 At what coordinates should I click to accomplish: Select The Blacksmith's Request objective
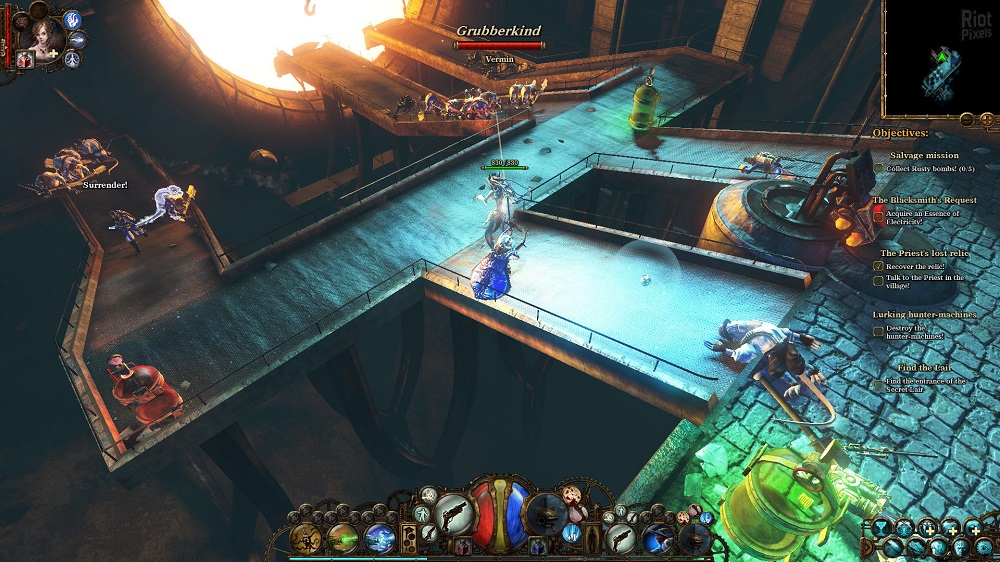tap(924, 200)
